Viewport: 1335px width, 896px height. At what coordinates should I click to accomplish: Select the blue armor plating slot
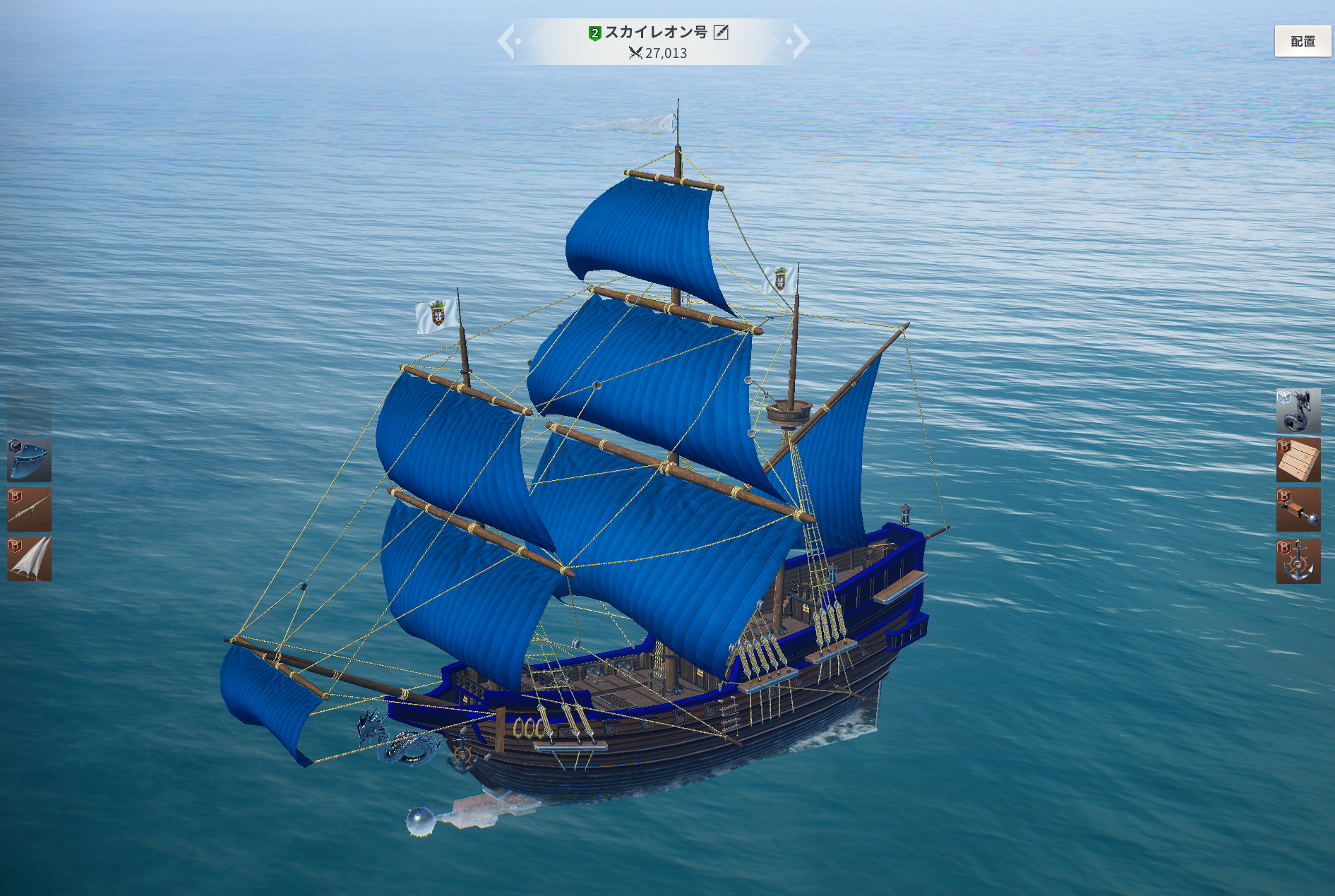click(x=29, y=460)
